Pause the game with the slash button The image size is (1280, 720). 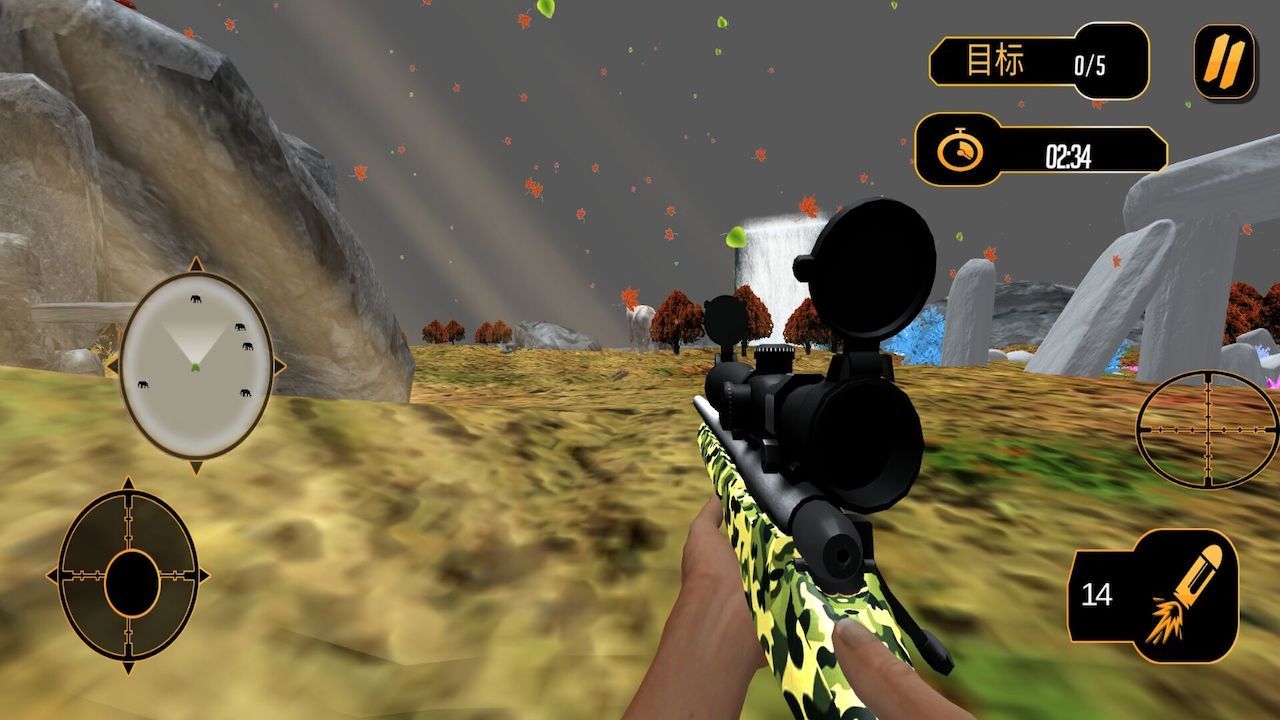coord(1224,61)
